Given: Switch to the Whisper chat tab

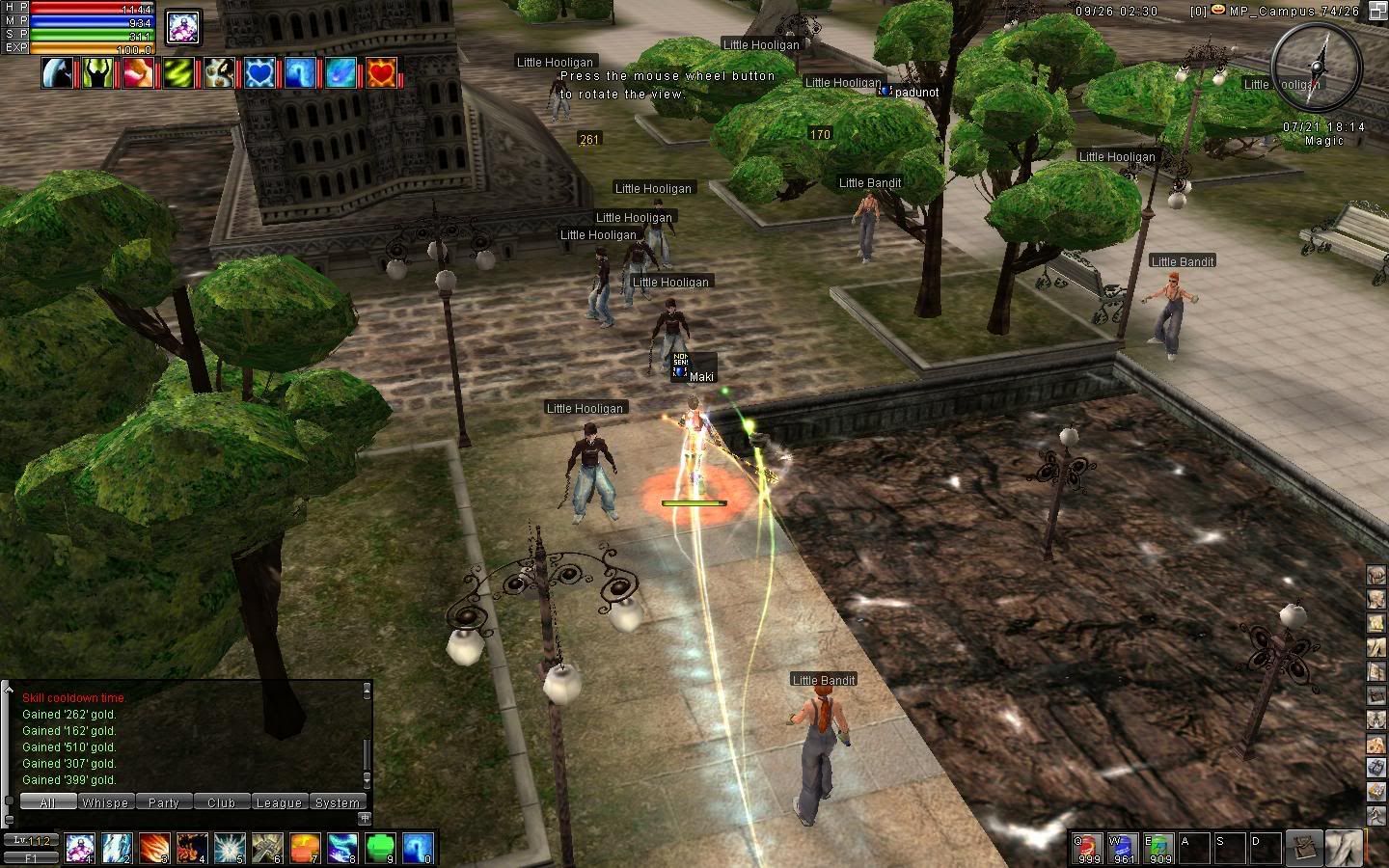Looking at the screenshot, I should point(105,802).
